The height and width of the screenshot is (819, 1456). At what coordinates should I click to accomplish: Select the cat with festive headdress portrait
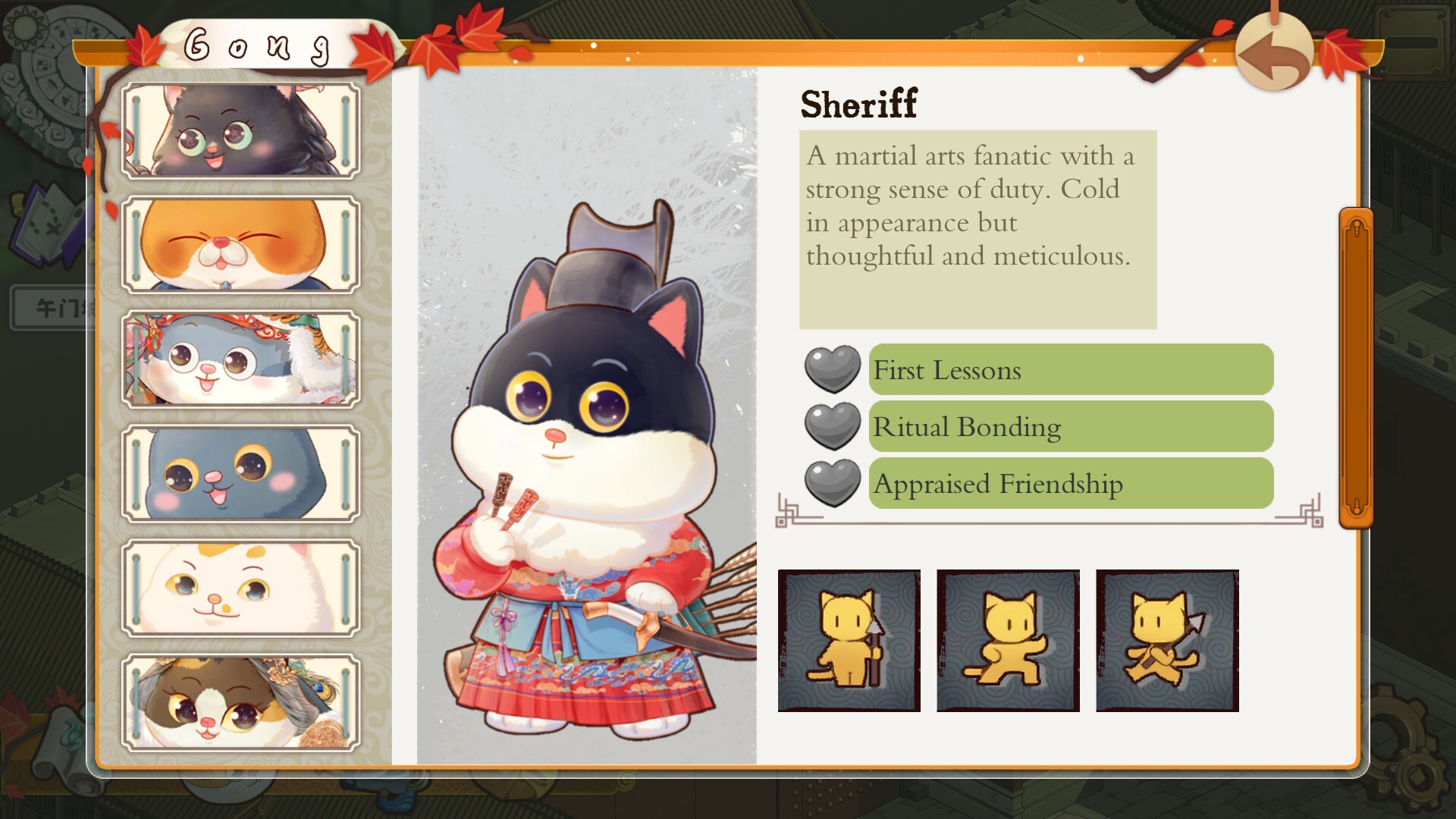click(x=240, y=359)
